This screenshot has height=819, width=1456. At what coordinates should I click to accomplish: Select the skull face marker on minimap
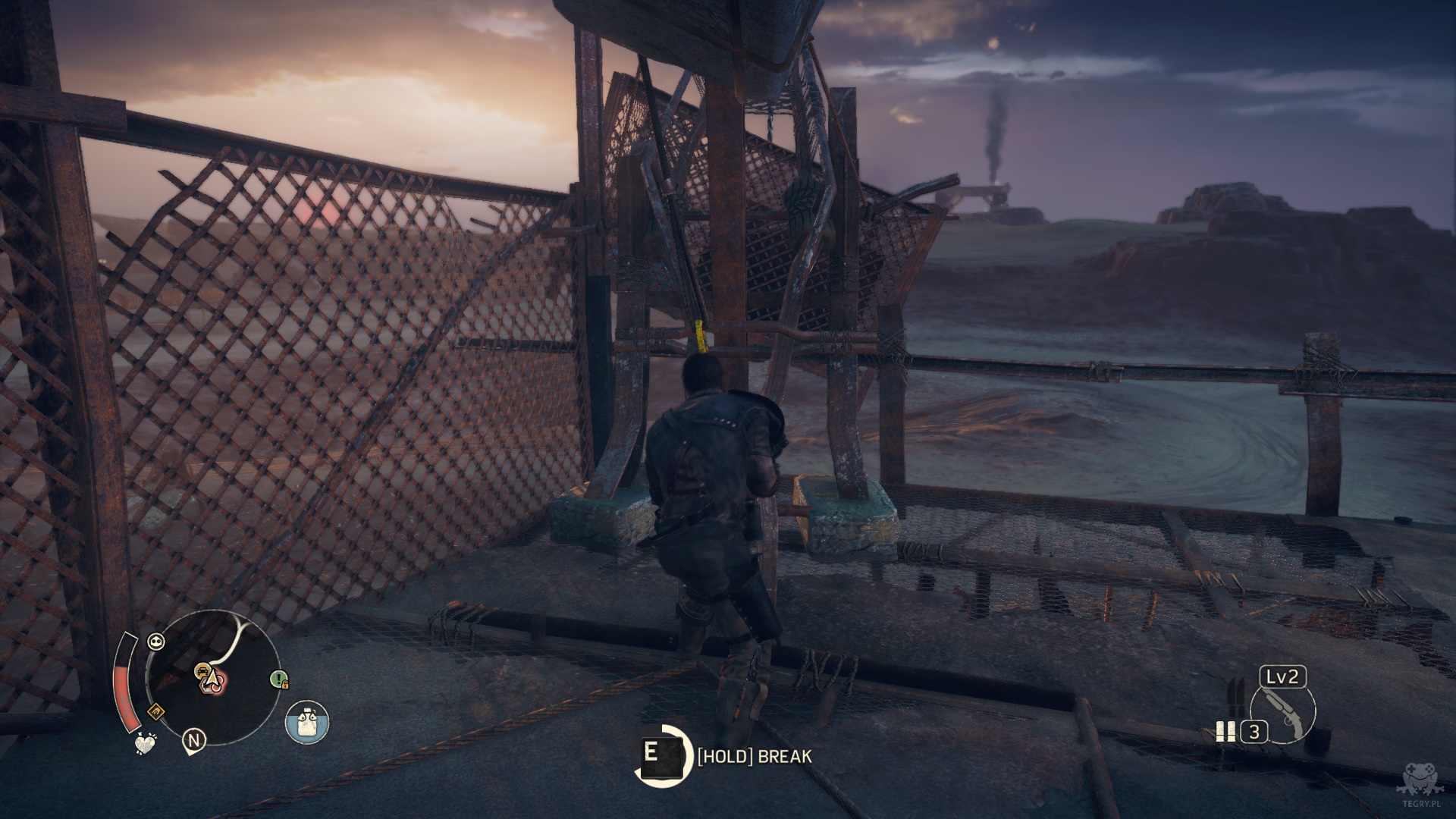tap(156, 642)
